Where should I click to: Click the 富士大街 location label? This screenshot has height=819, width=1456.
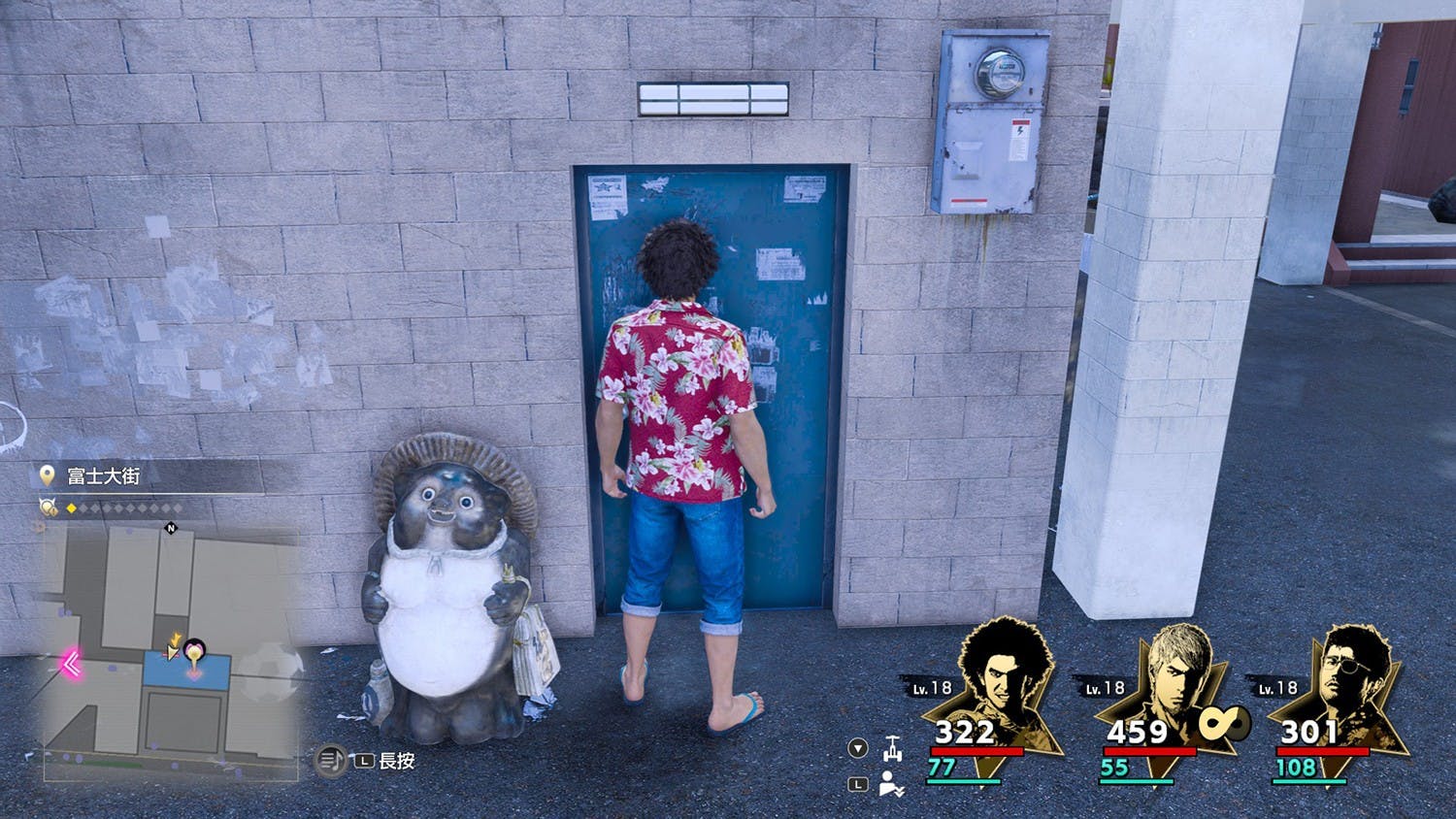[x=104, y=475]
